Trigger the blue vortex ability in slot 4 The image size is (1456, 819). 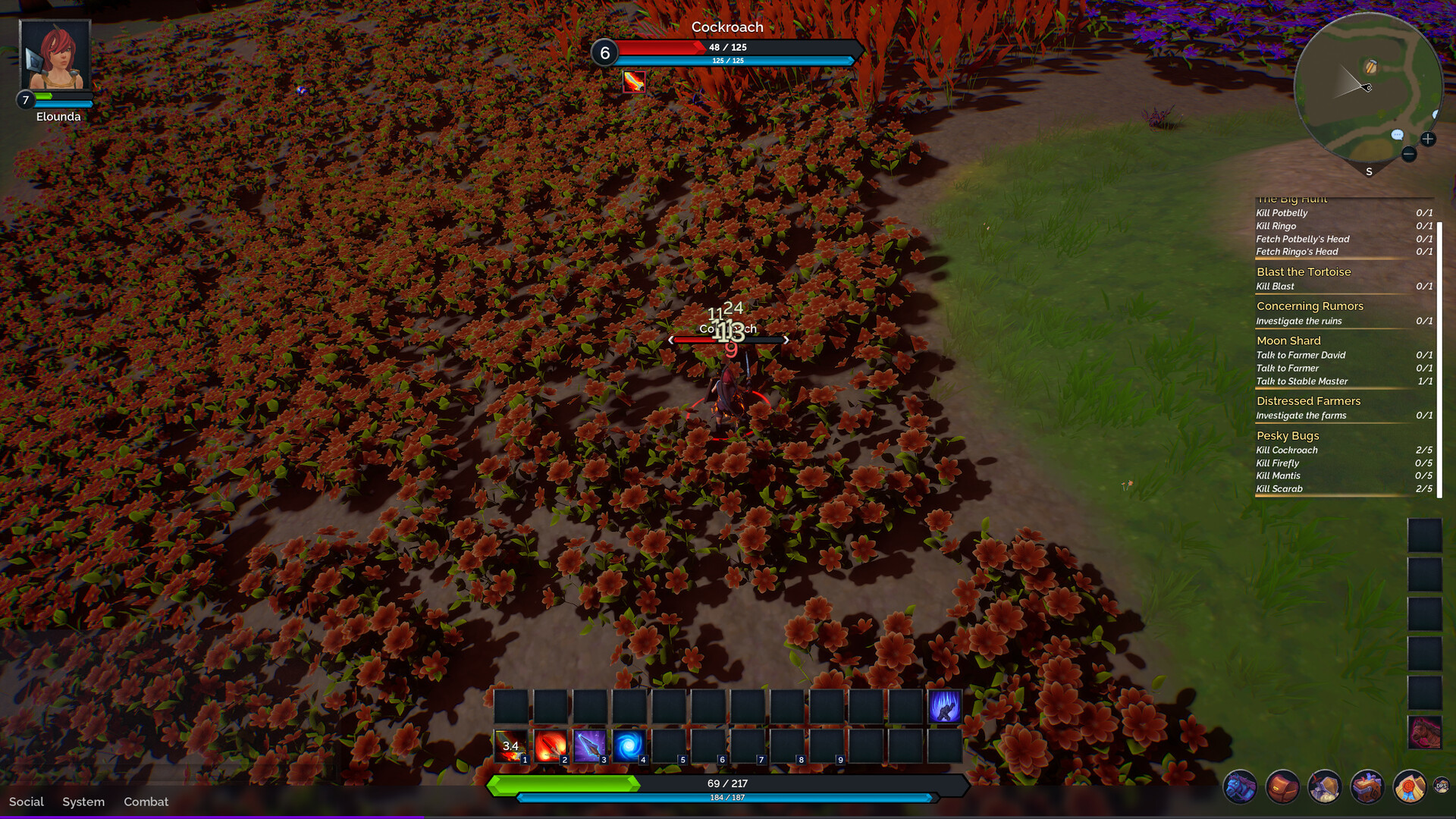(629, 746)
